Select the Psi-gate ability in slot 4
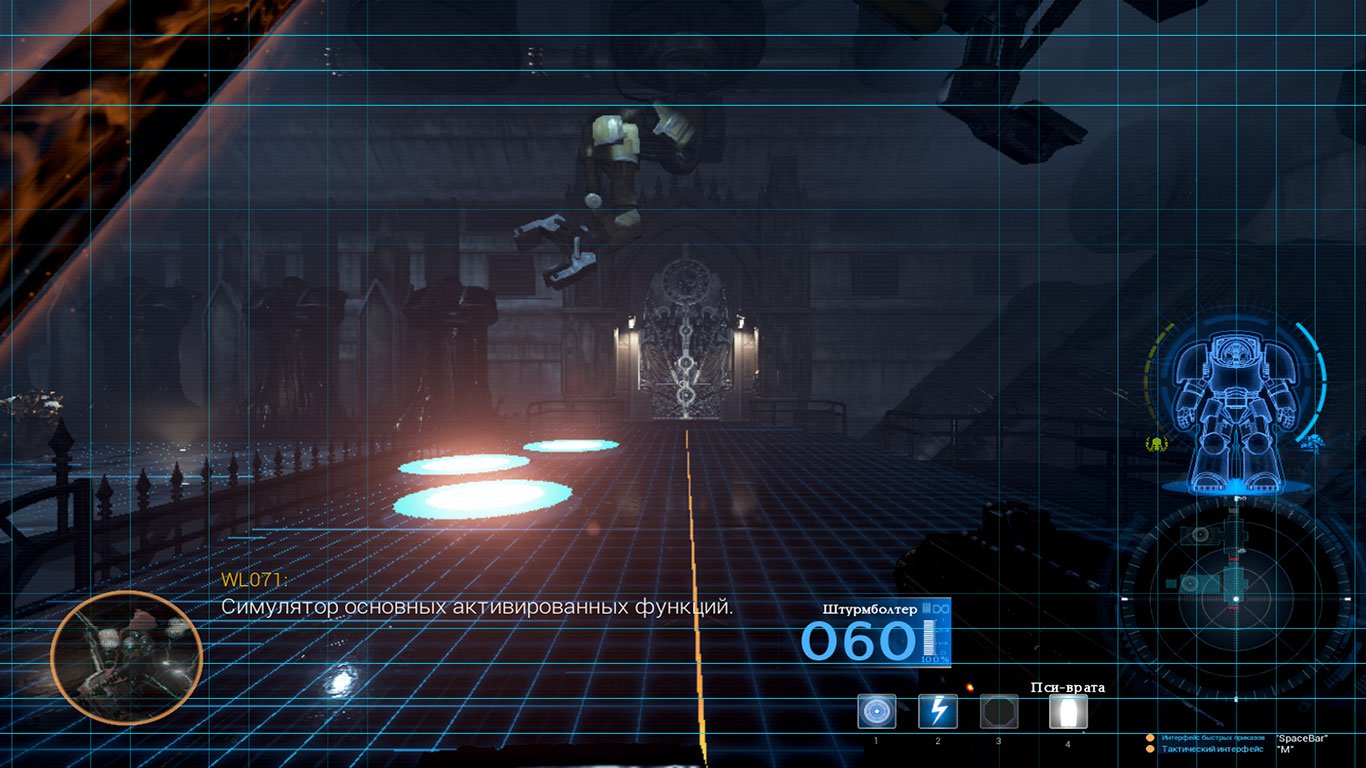Screen dimensions: 1366x768 pos(1068,710)
